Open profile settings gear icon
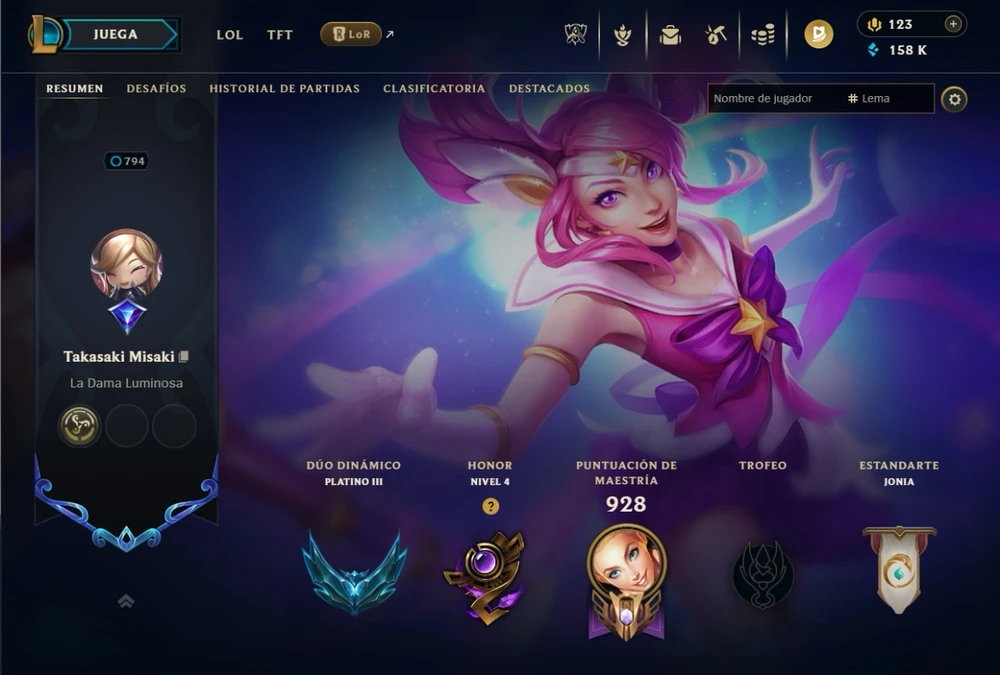The width and height of the screenshot is (1000, 675). point(954,99)
